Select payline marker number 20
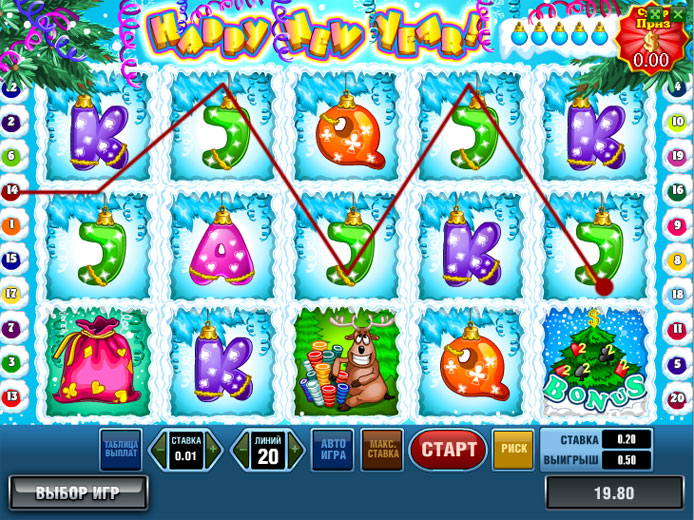The image size is (694, 520). tap(677, 397)
